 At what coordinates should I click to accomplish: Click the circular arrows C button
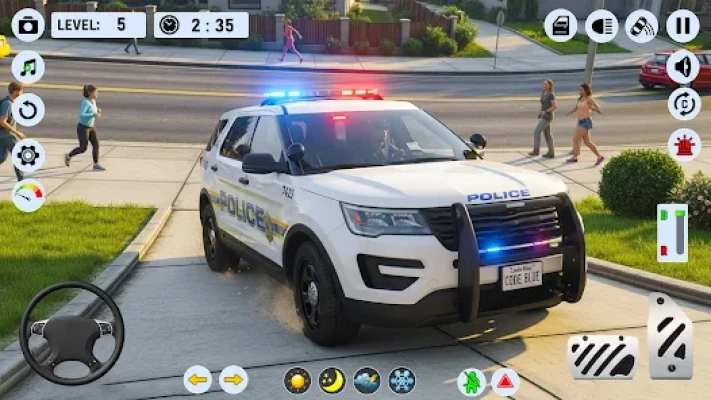pyautogui.click(x=683, y=104)
